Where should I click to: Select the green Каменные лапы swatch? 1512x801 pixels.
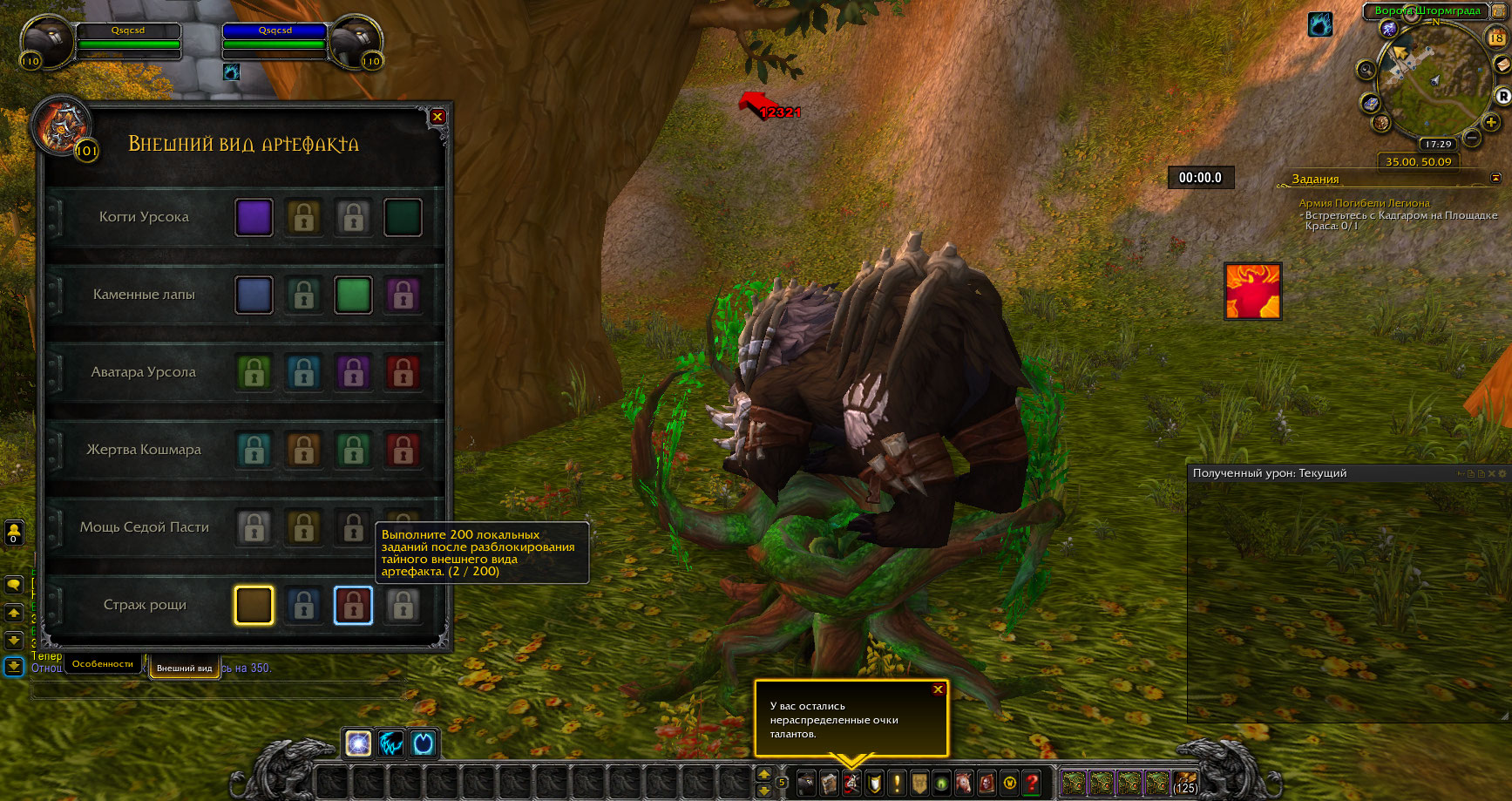coord(353,295)
